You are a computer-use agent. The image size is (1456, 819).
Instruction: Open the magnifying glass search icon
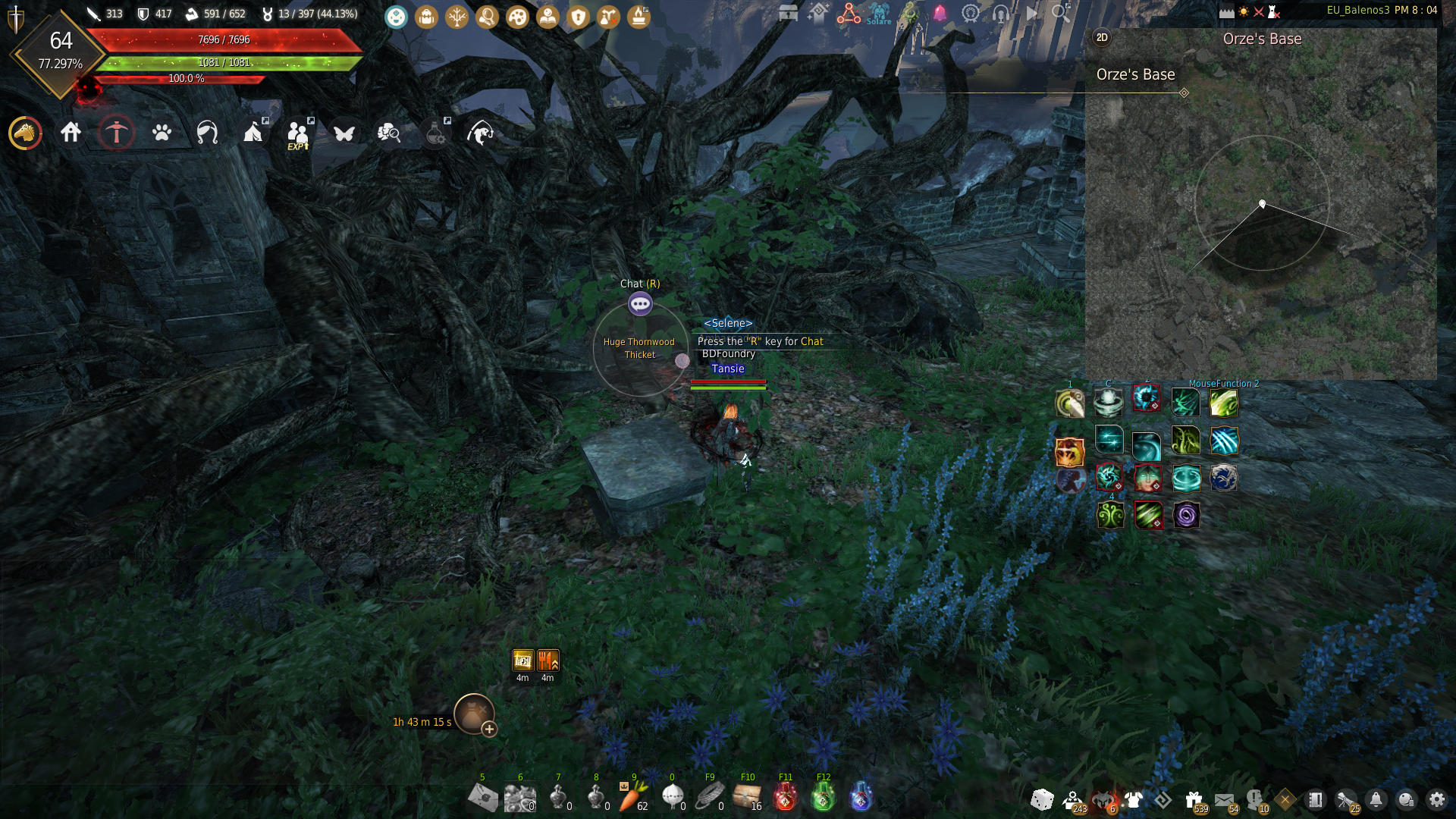pyautogui.click(x=1060, y=13)
